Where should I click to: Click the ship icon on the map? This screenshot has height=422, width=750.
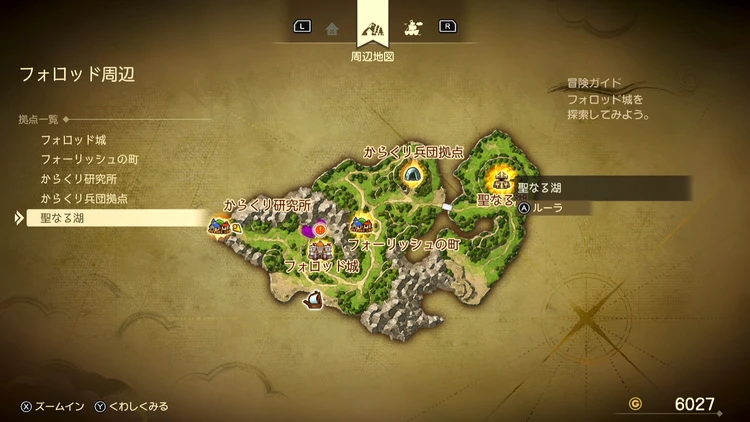point(313,298)
